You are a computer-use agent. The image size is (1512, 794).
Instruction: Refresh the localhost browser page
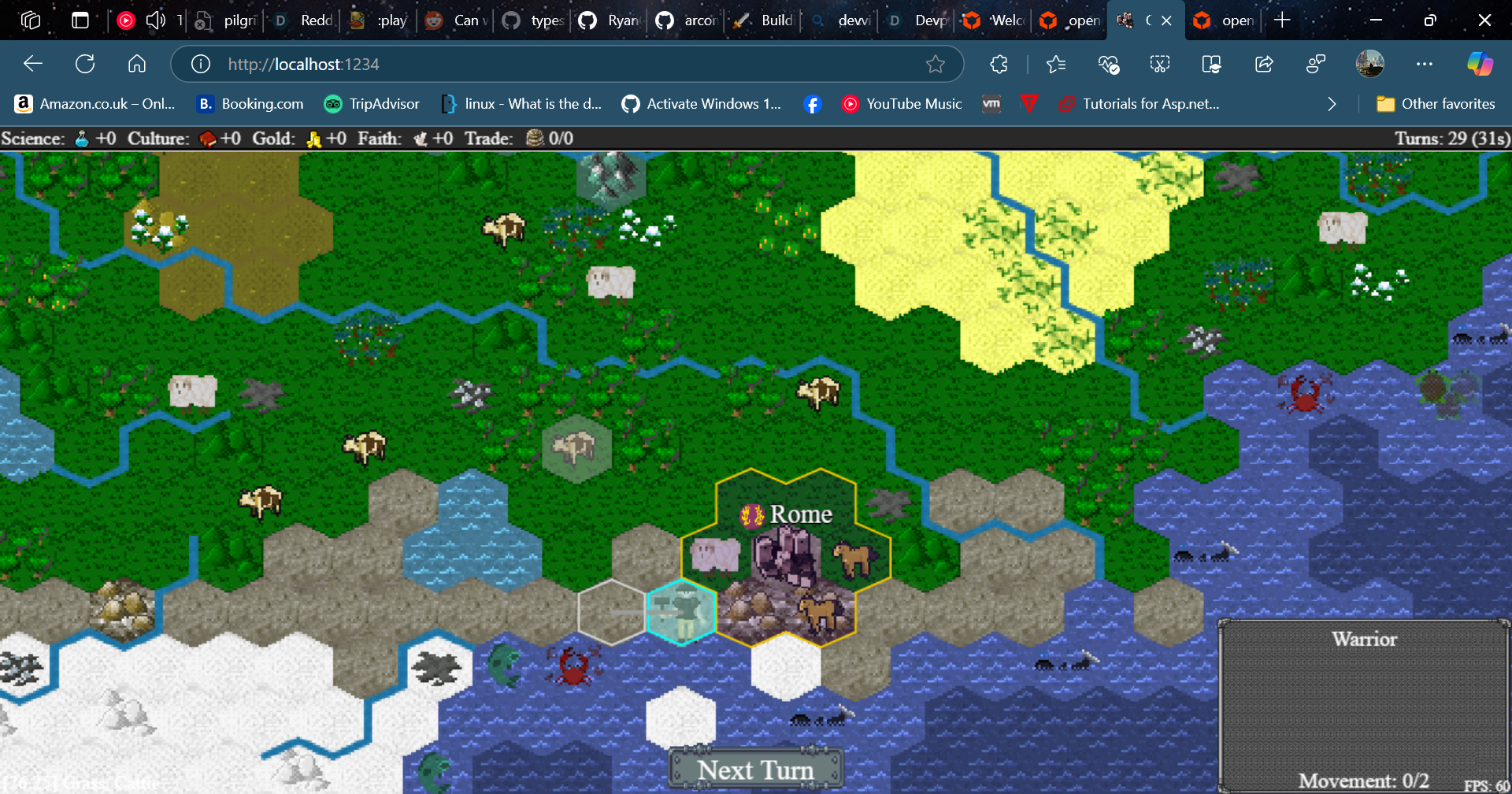point(85,64)
